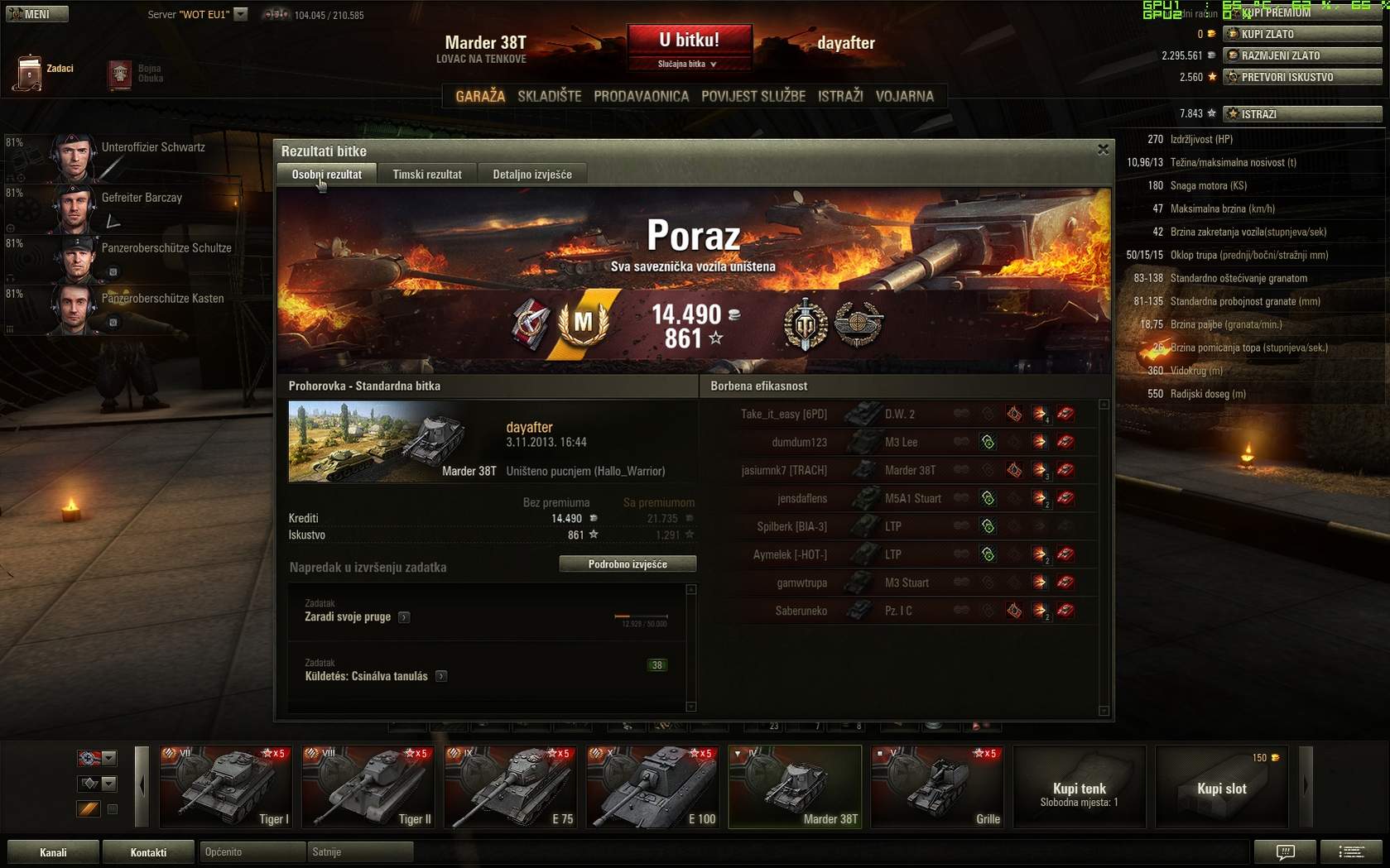Click the Podrobno izvješće button
This screenshot has width=1390, height=868.
click(628, 564)
